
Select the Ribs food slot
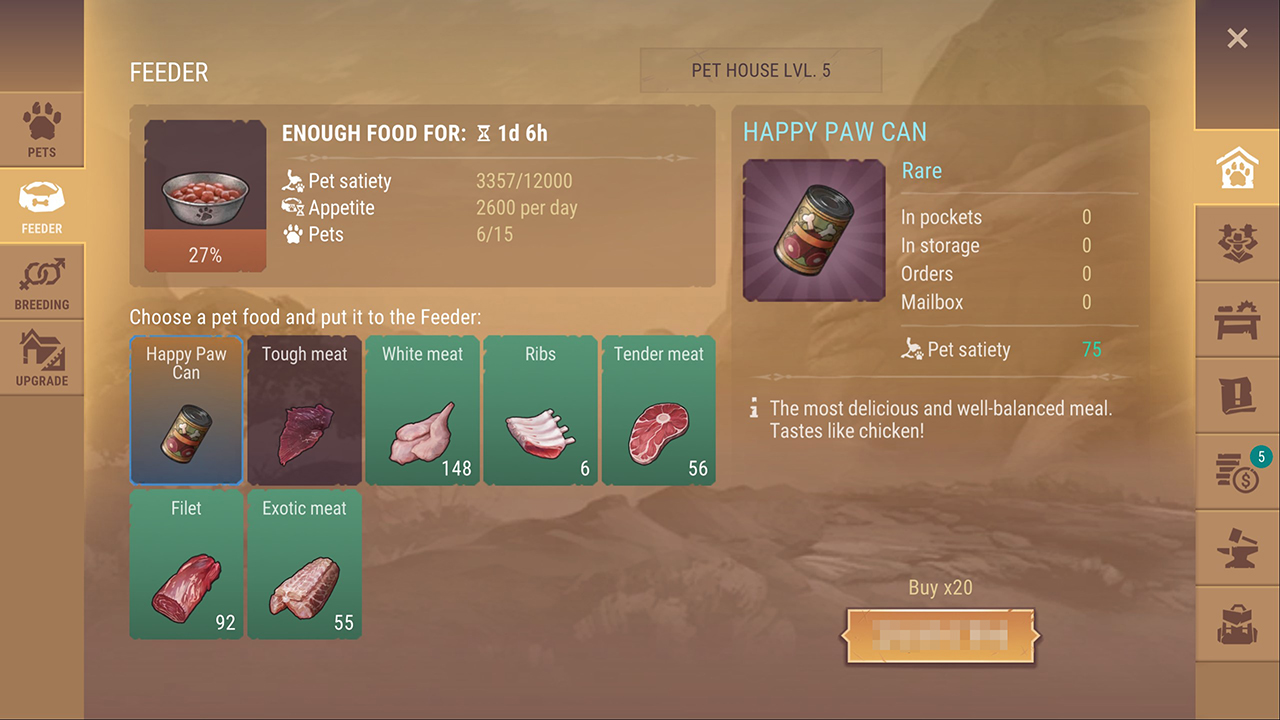point(540,410)
